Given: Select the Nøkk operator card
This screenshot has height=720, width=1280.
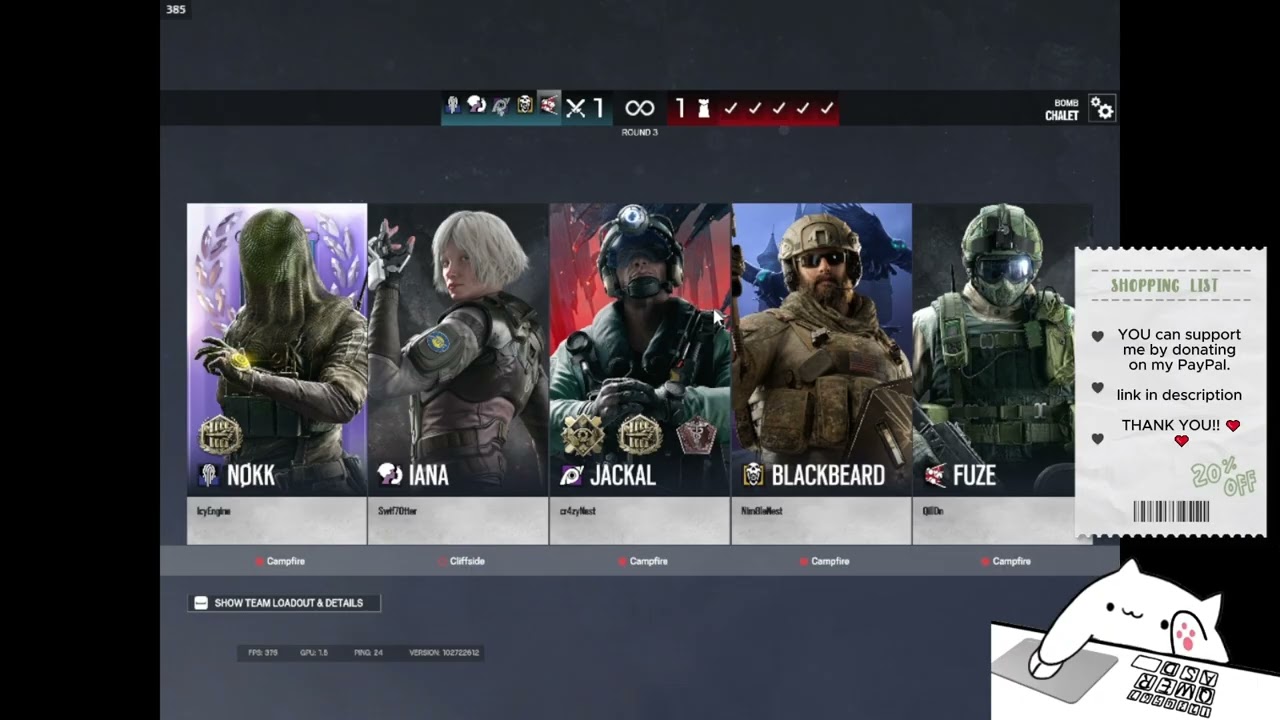Looking at the screenshot, I should tap(277, 350).
